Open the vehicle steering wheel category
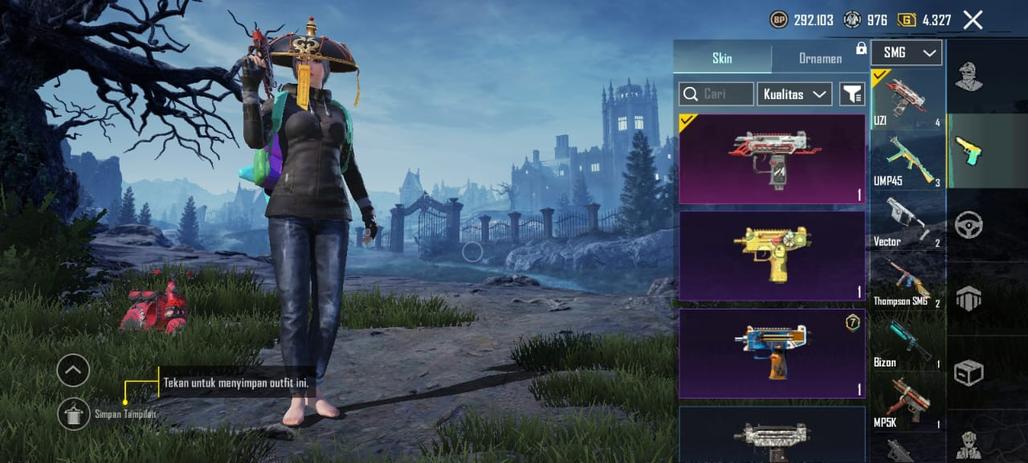This screenshot has width=1028, height=463. click(x=968, y=225)
